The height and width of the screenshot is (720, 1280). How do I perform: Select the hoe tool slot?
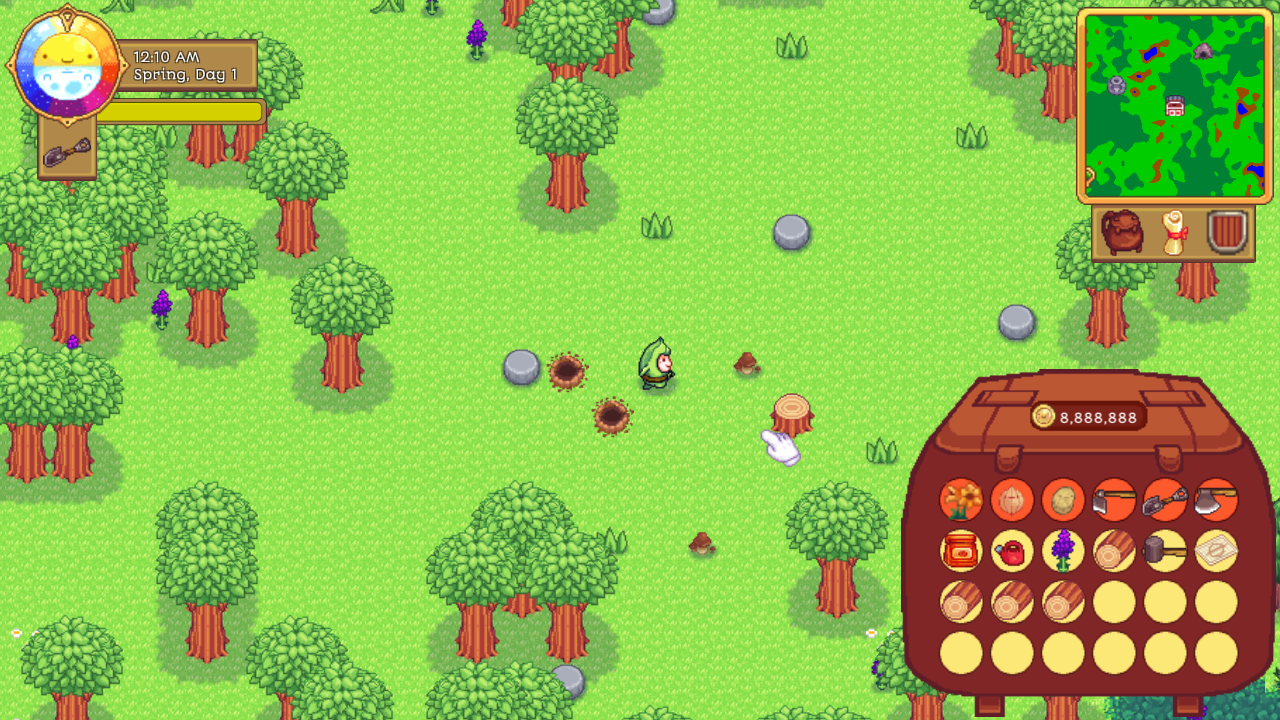point(1114,499)
